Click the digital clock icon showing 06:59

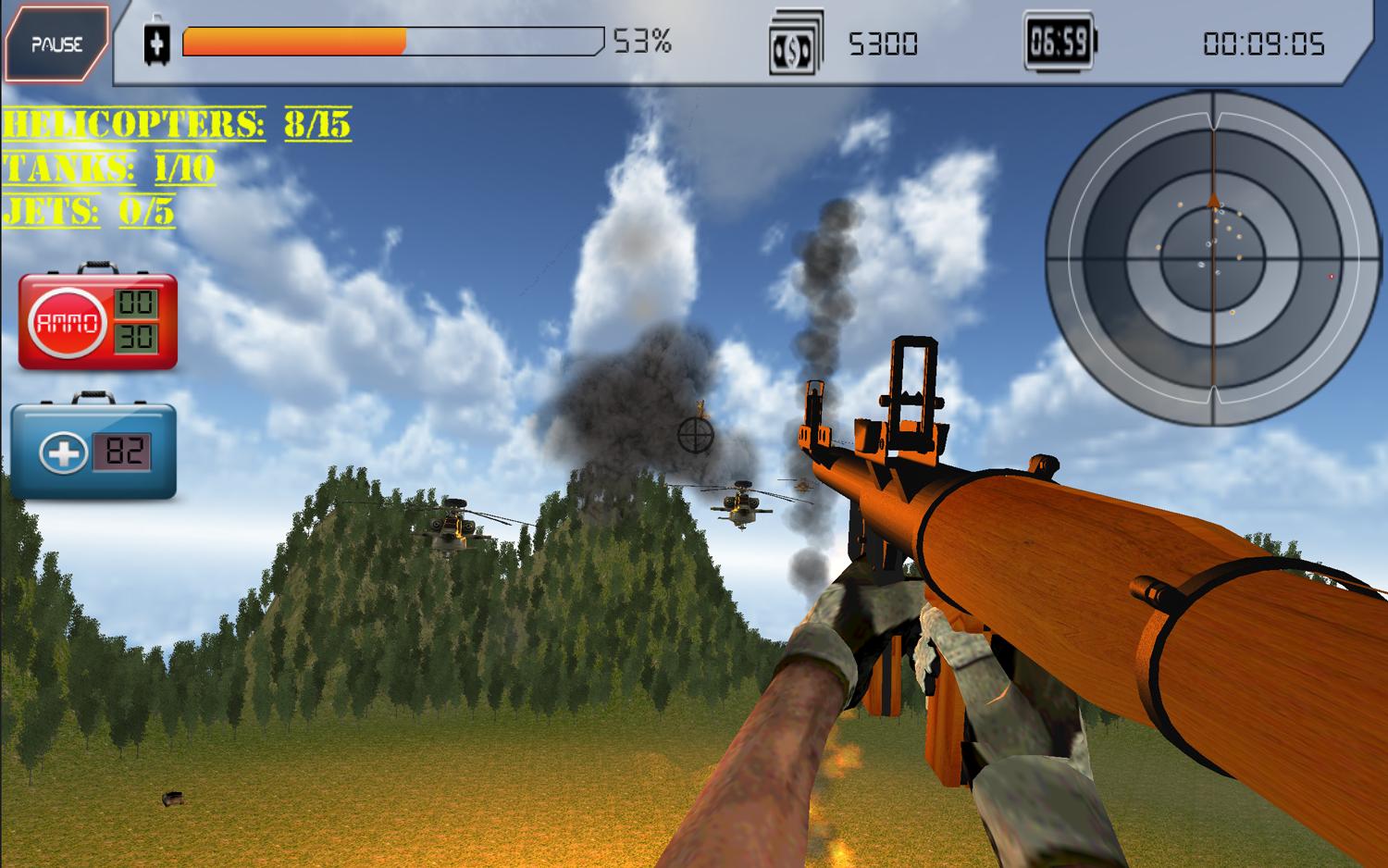click(1058, 41)
